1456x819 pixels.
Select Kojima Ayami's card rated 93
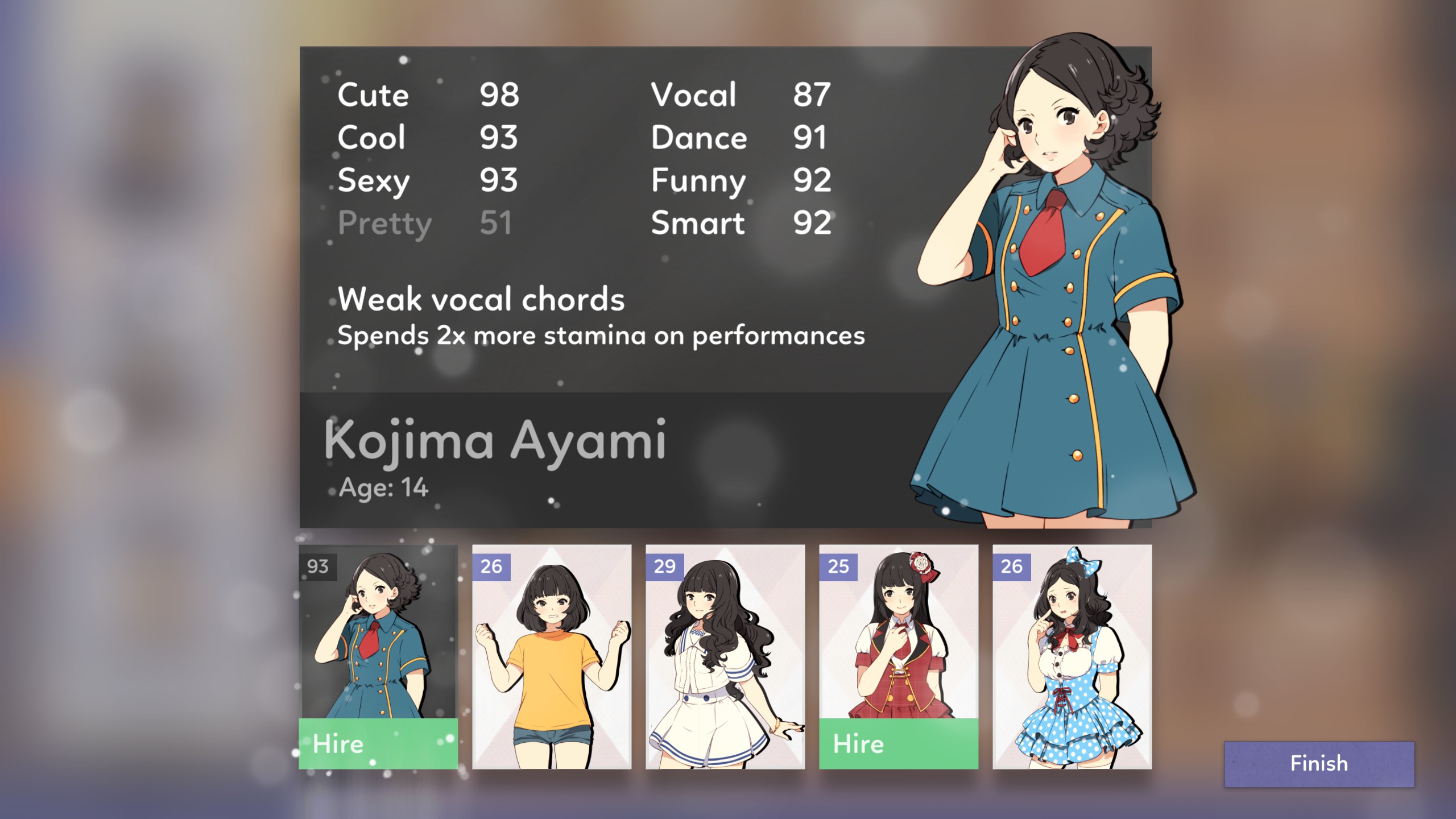378,631
